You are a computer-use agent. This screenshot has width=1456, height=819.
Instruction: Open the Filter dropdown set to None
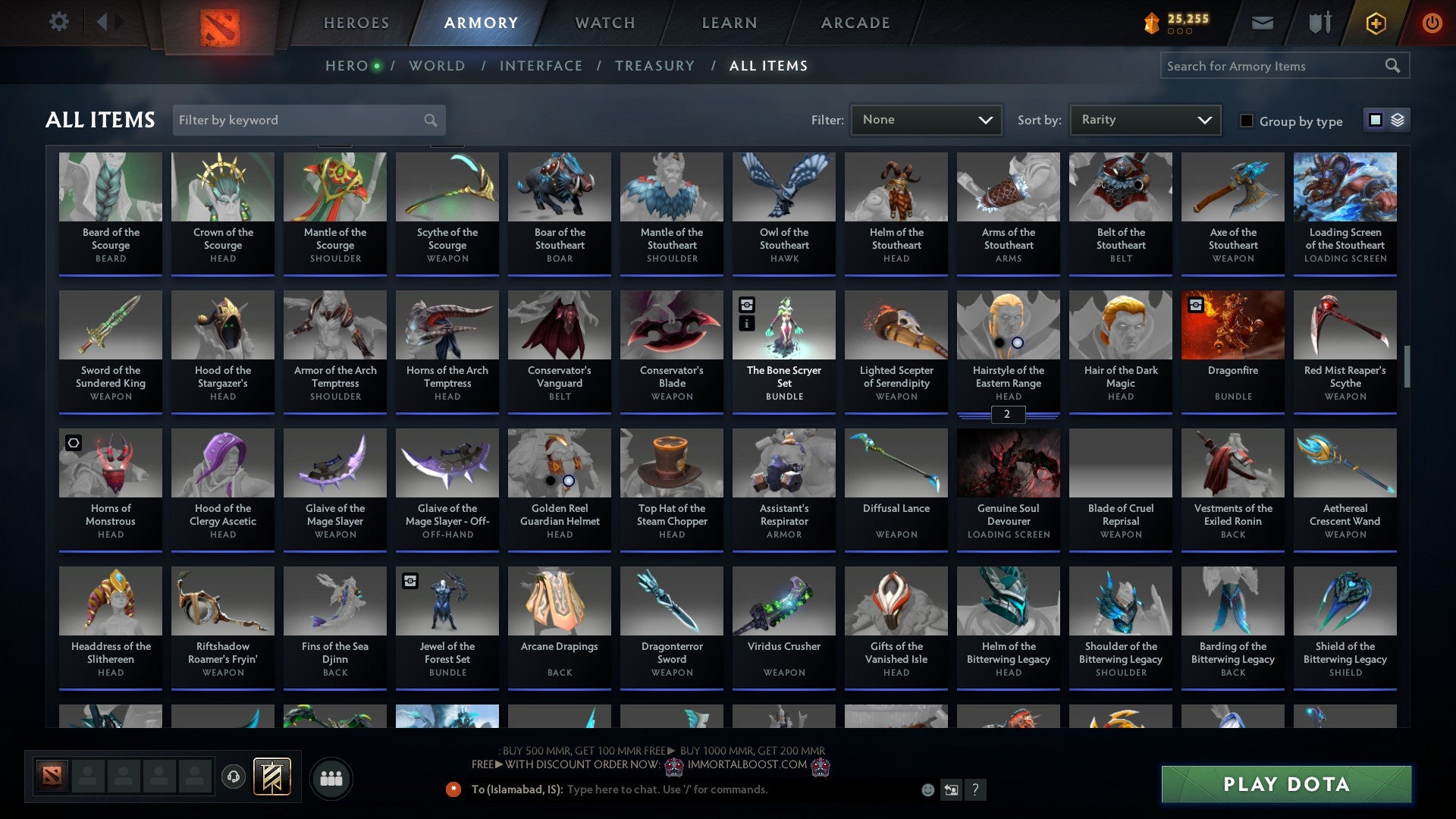[x=925, y=119]
